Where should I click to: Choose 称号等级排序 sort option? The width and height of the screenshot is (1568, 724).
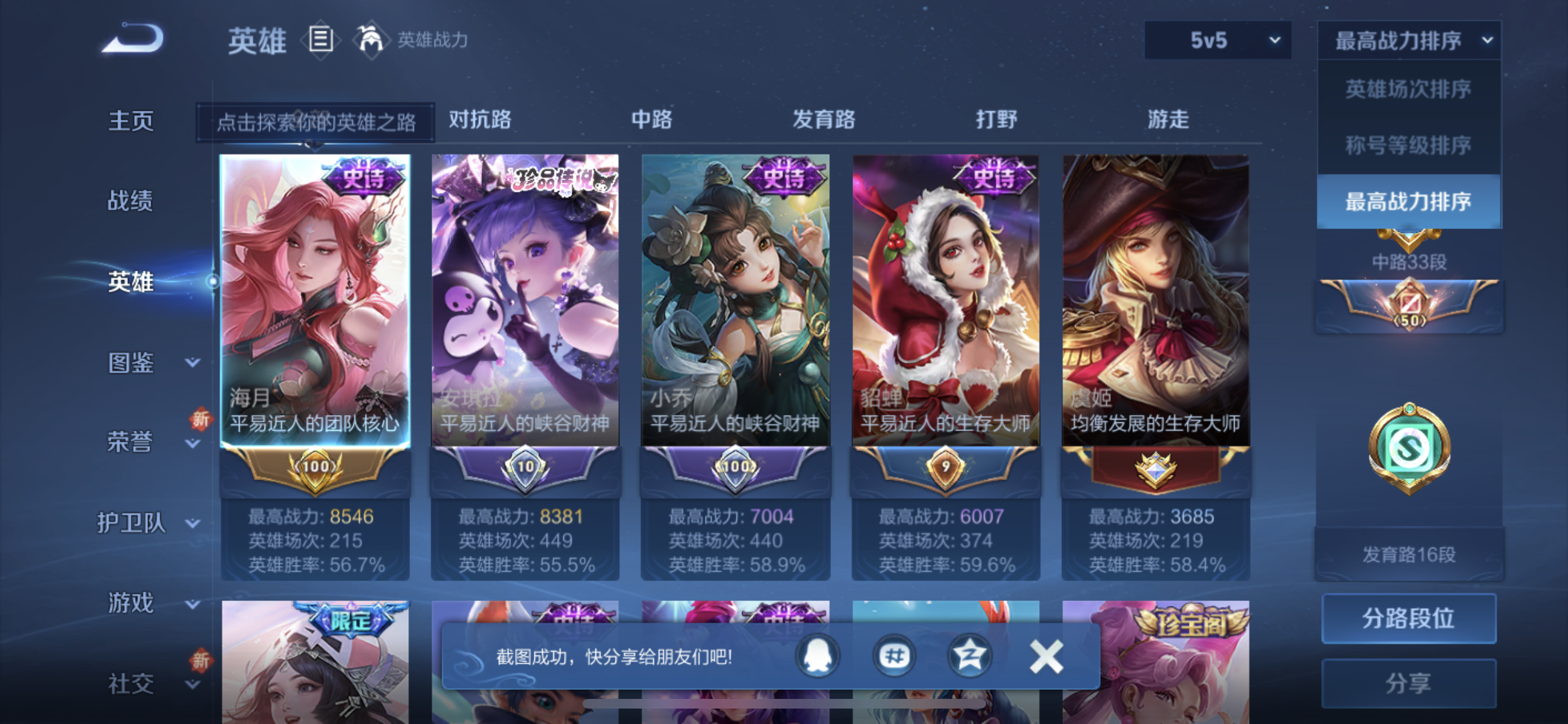click(1408, 145)
